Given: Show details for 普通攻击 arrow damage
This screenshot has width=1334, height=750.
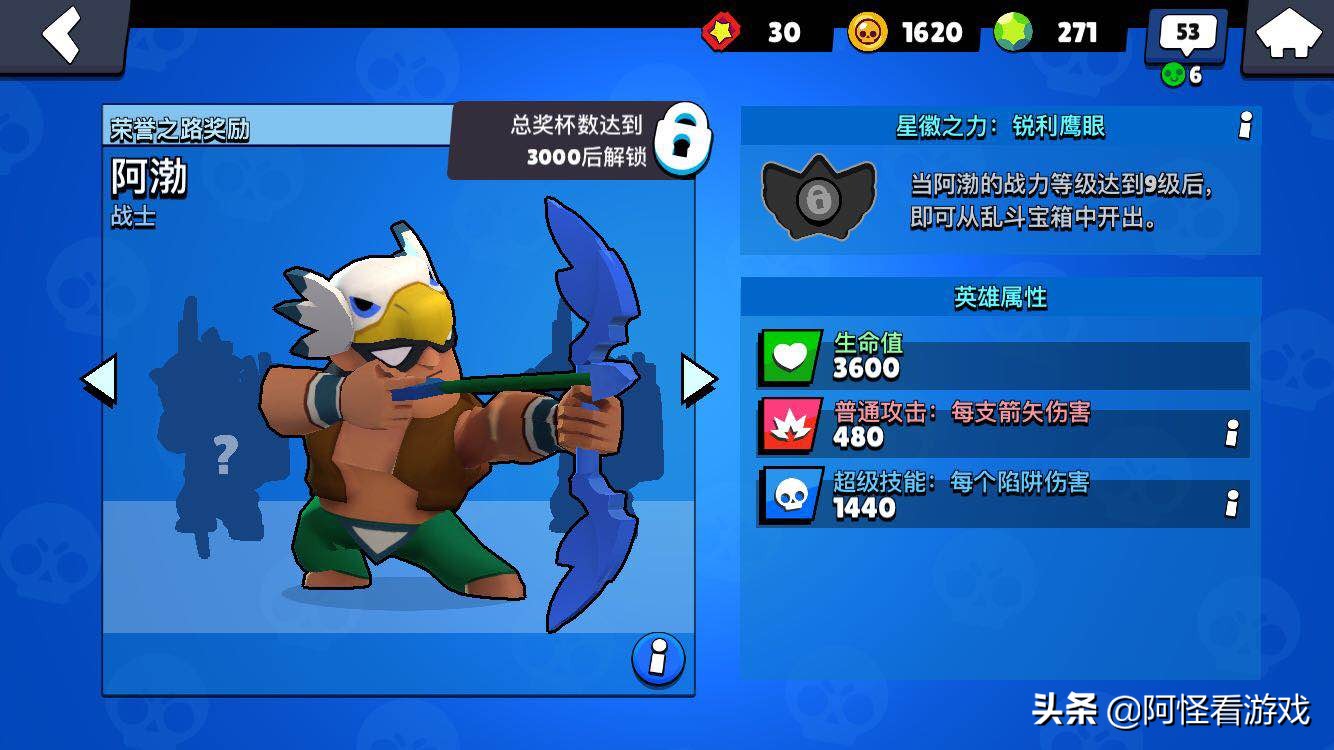Looking at the screenshot, I should (x=1232, y=434).
